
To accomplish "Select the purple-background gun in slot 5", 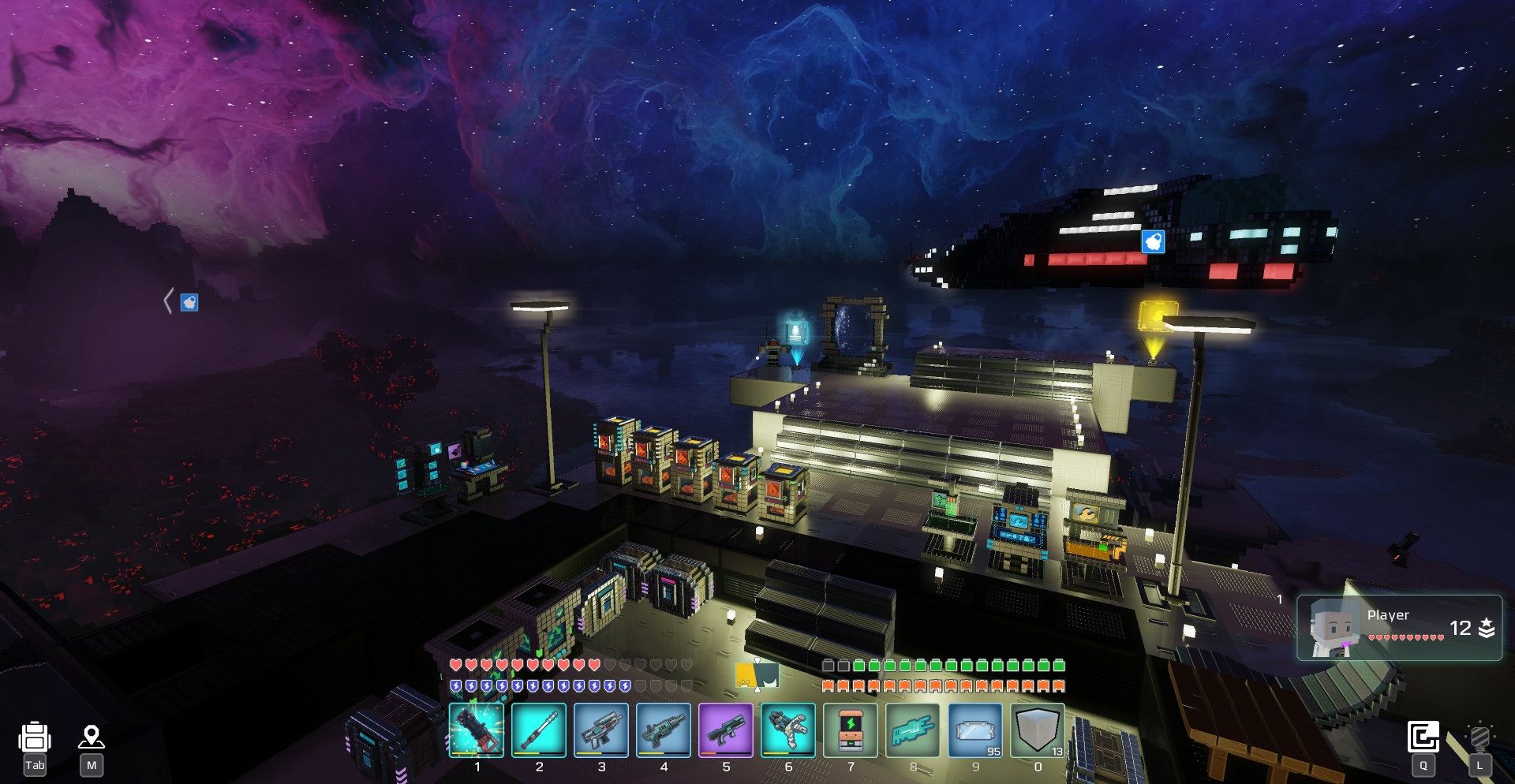I will click(x=726, y=730).
